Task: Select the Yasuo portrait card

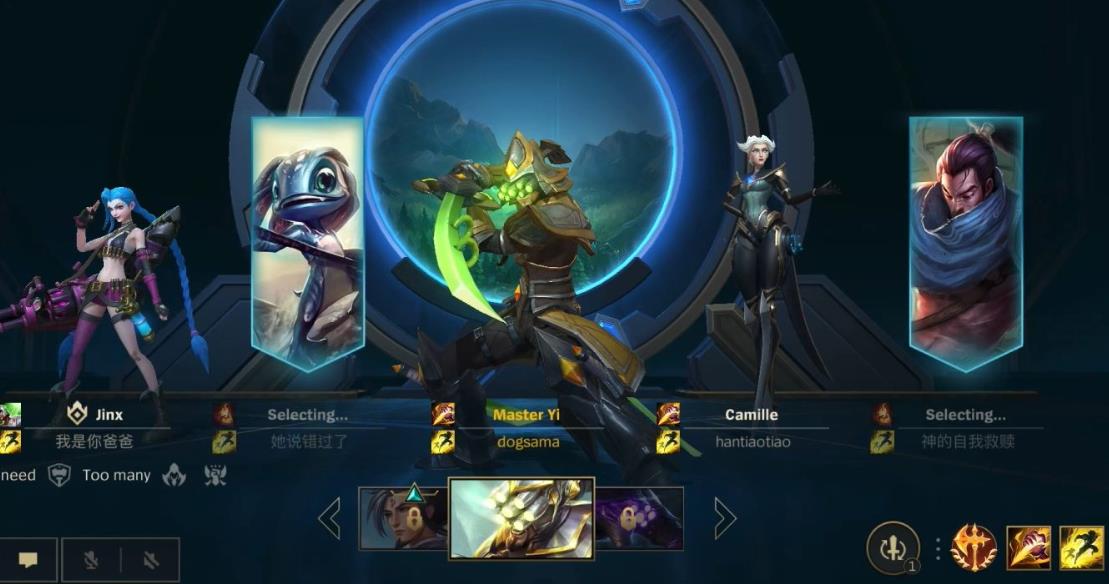Action: click(965, 243)
